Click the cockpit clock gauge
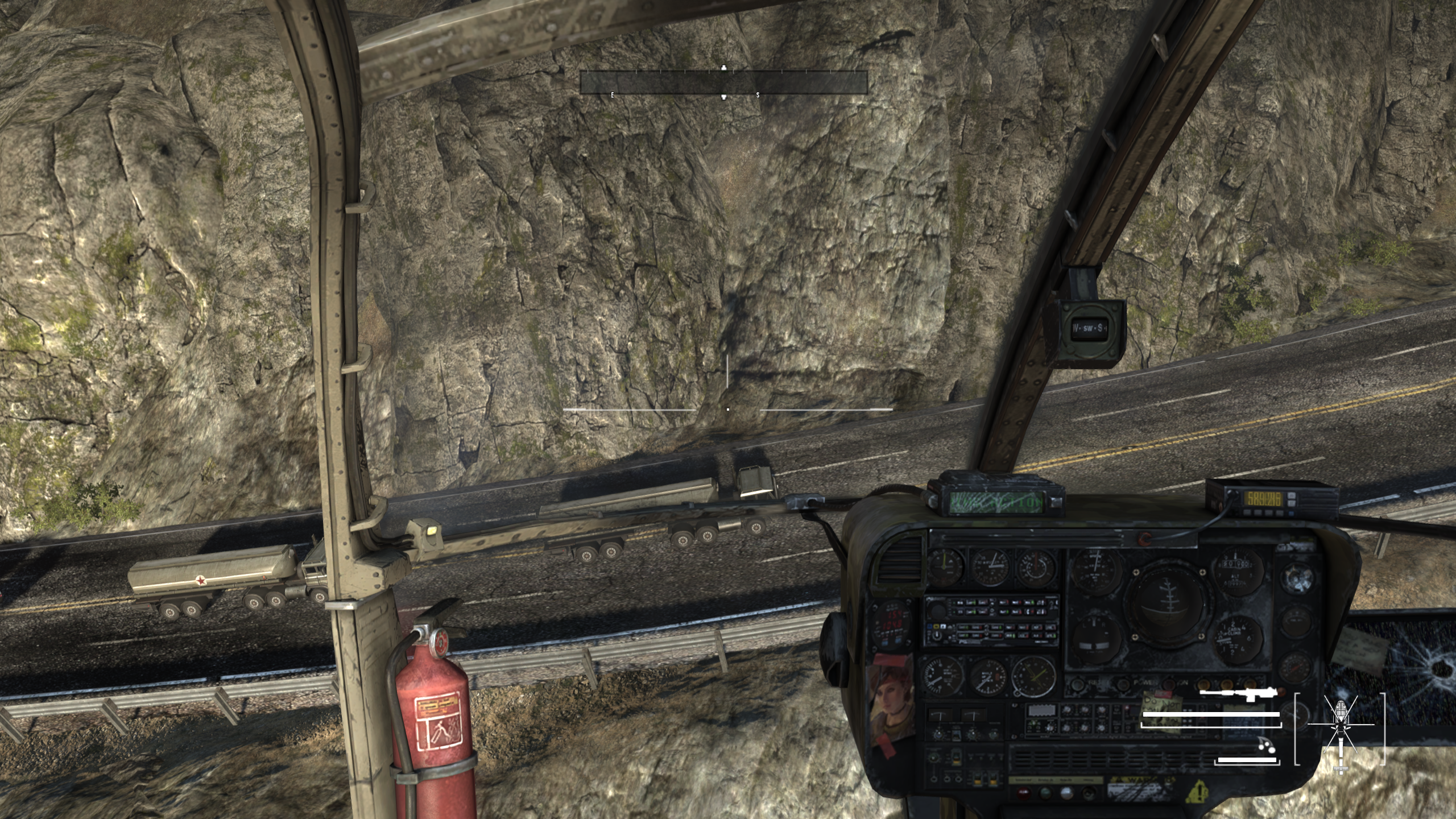1456x819 pixels. [1033, 677]
